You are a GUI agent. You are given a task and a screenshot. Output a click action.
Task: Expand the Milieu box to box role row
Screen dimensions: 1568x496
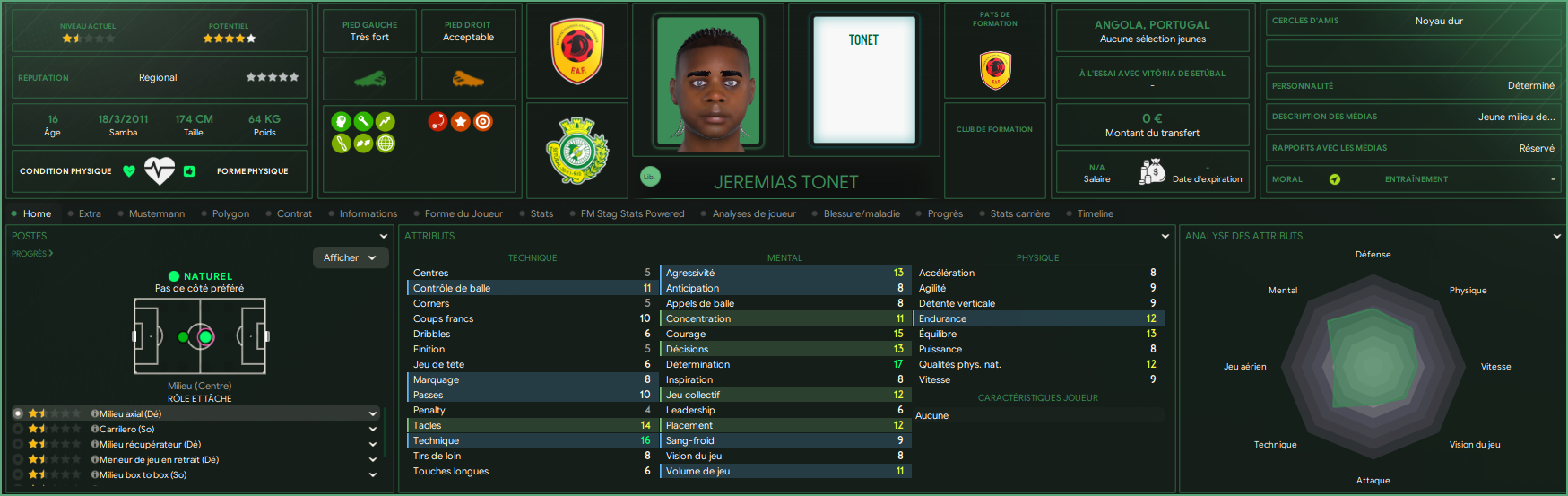[x=373, y=474]
